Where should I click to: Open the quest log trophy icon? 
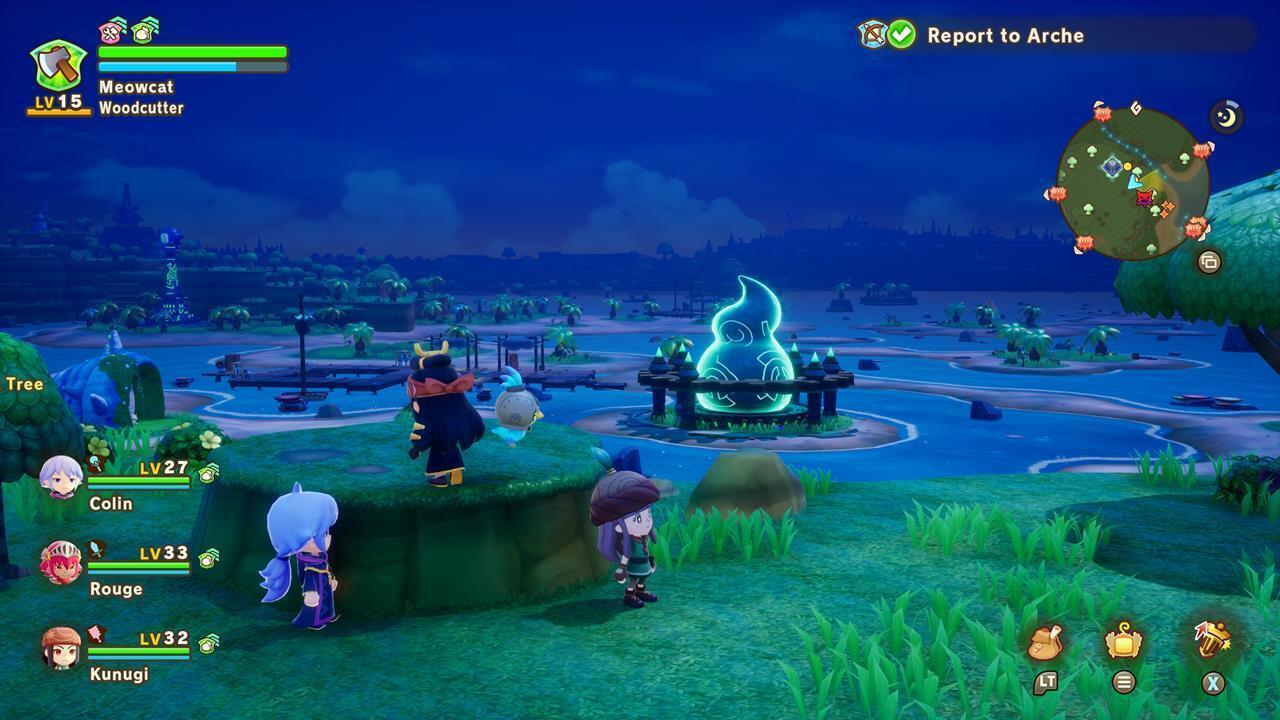click(1213, 640)
